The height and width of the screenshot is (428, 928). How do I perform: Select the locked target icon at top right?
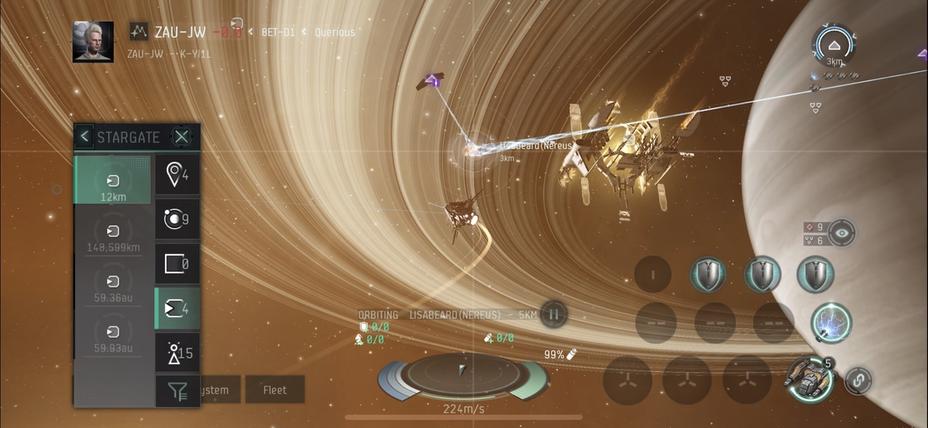pyautogui.click(x=832, y=43)
